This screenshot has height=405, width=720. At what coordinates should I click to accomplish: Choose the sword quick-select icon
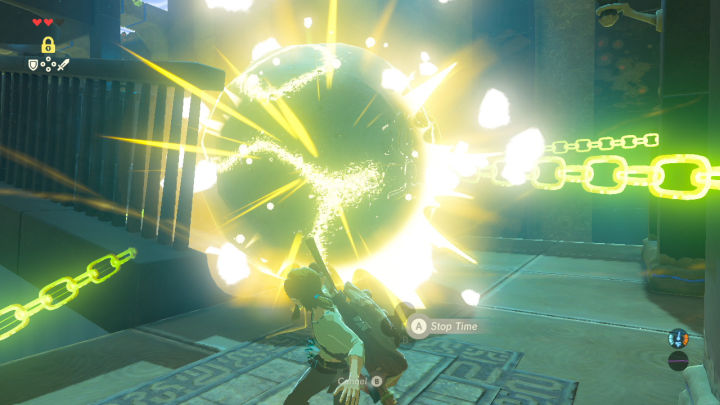tap(62, 66)
